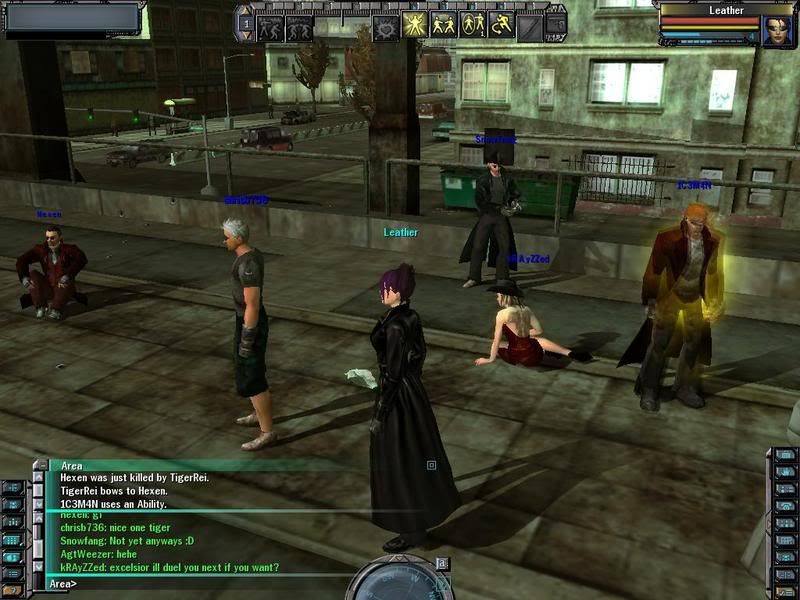Activate the glowing burst figure ability
The height and width of the screenshot is (600, 800).
415,24
